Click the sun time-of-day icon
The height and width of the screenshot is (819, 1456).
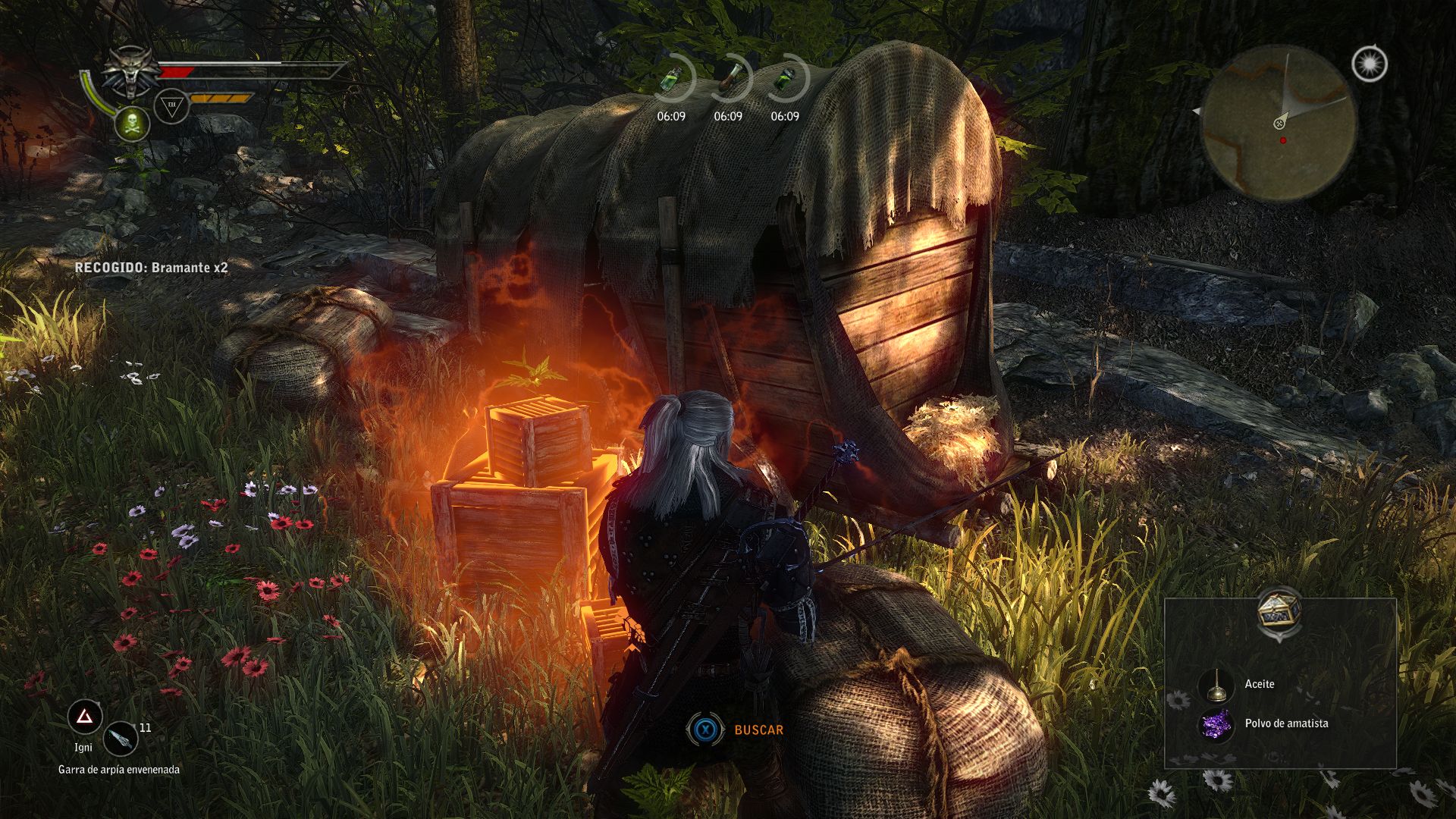(1370, 64)
